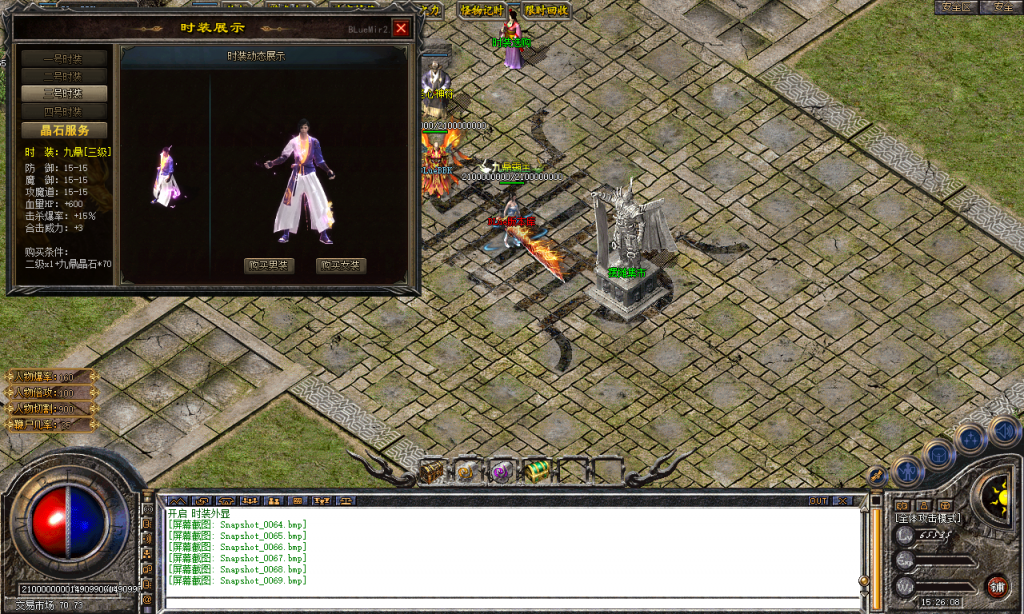Open the 限时回收 timed recycle button
The image size is (1024, 614).
pyautogui.click(x=546, y=10)
